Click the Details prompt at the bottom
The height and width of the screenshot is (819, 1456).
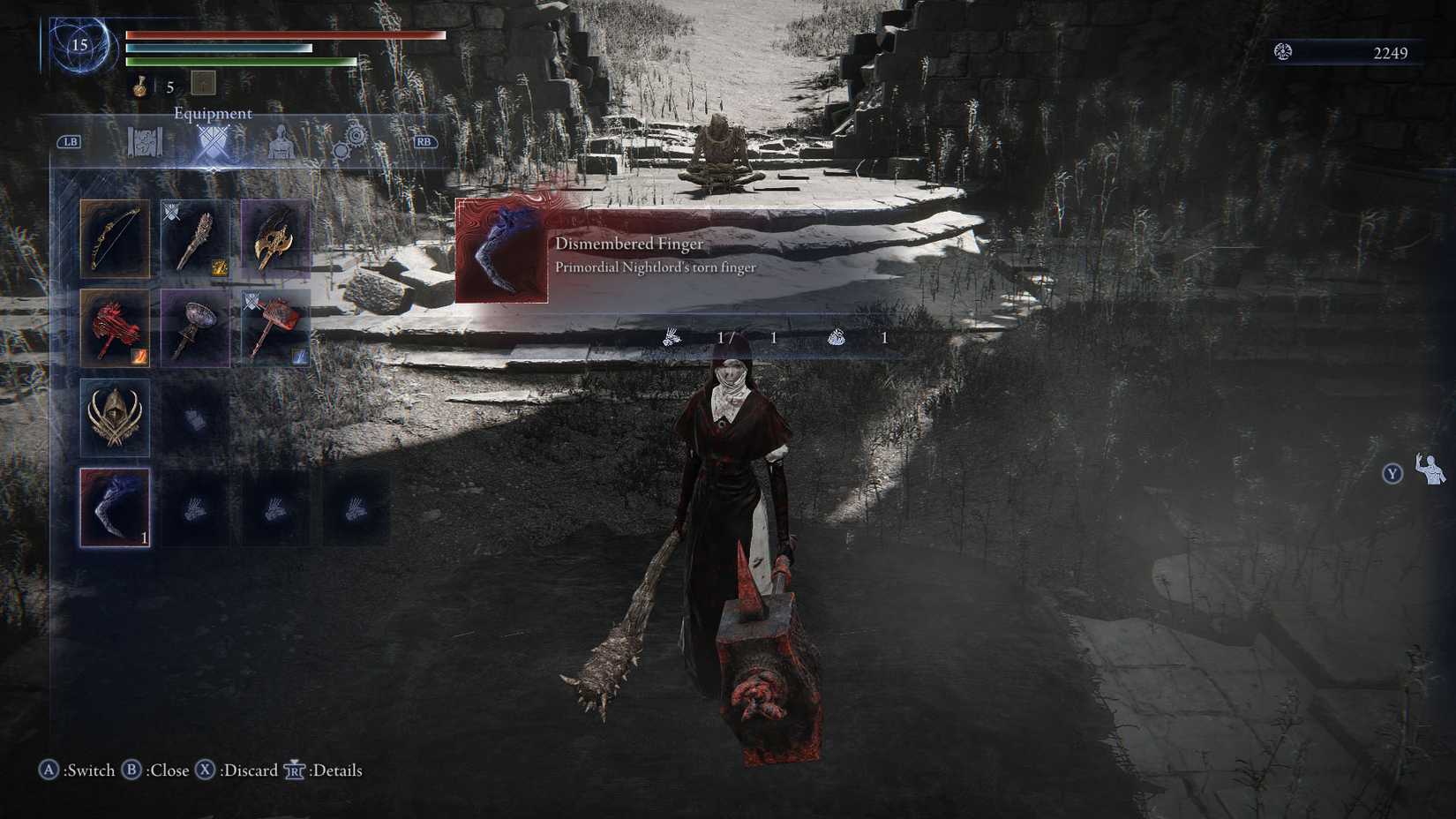tap(330, 770)
